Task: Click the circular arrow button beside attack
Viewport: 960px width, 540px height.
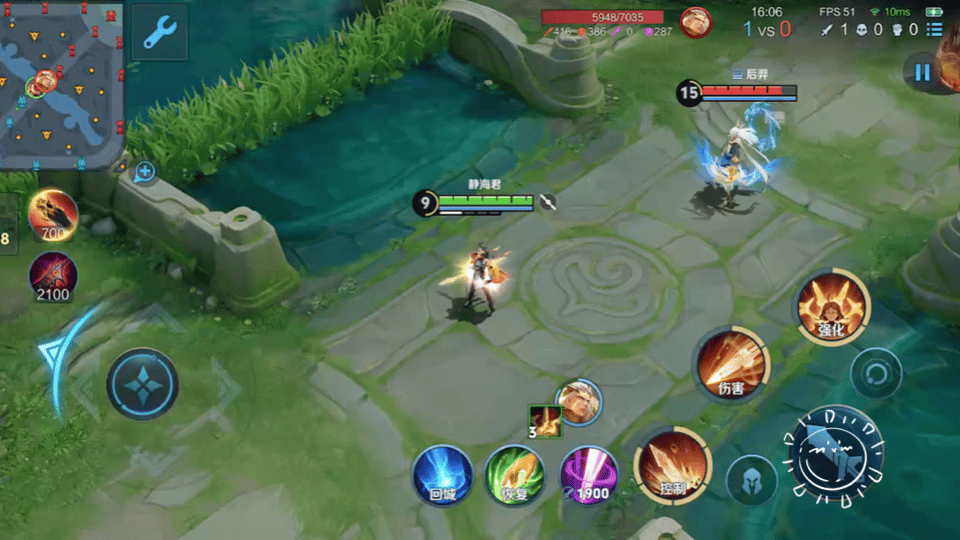Action: [x=876, y=375]
